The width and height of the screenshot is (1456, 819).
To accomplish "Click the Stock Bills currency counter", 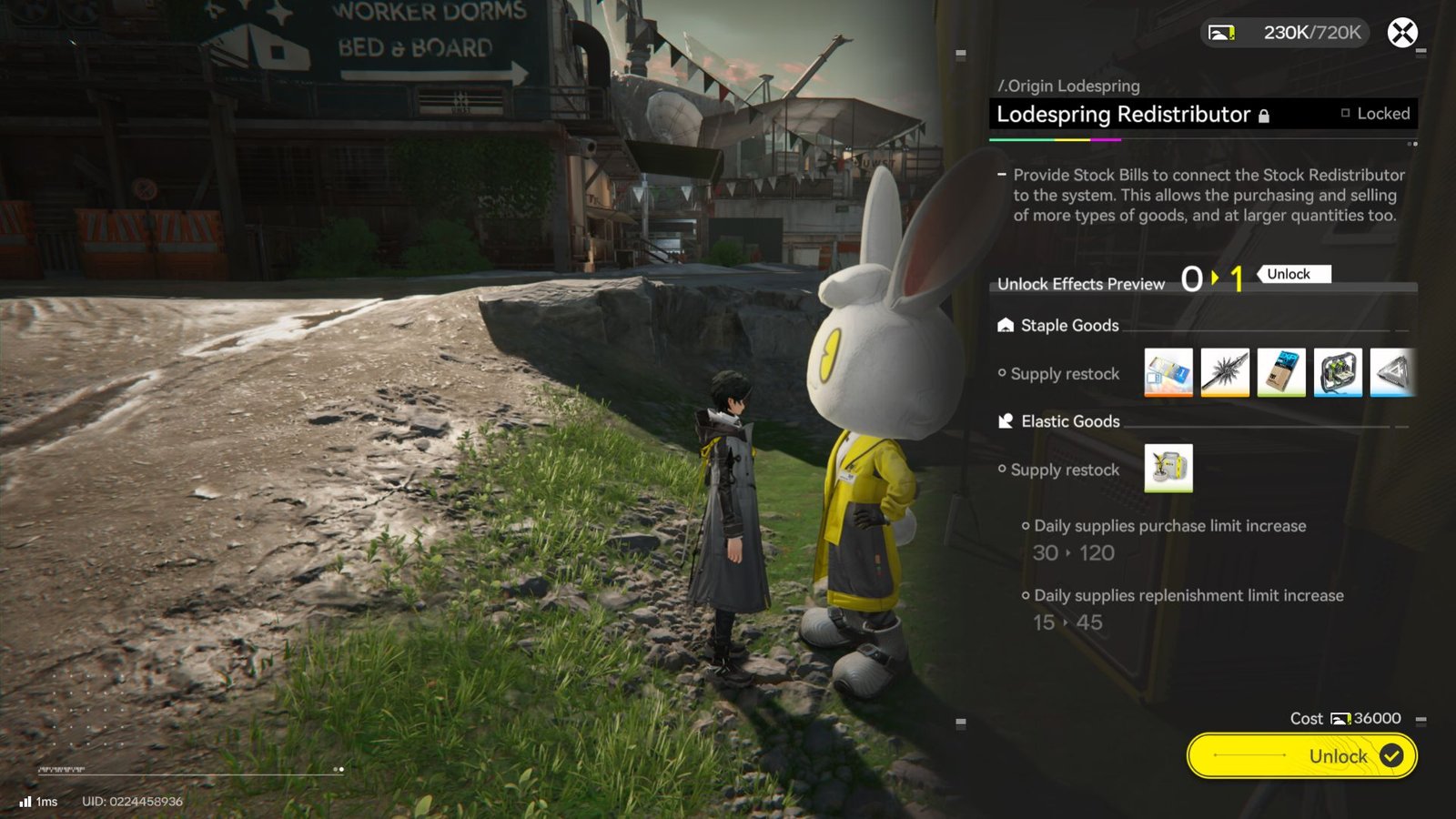I will click(x=1285, y=33).
